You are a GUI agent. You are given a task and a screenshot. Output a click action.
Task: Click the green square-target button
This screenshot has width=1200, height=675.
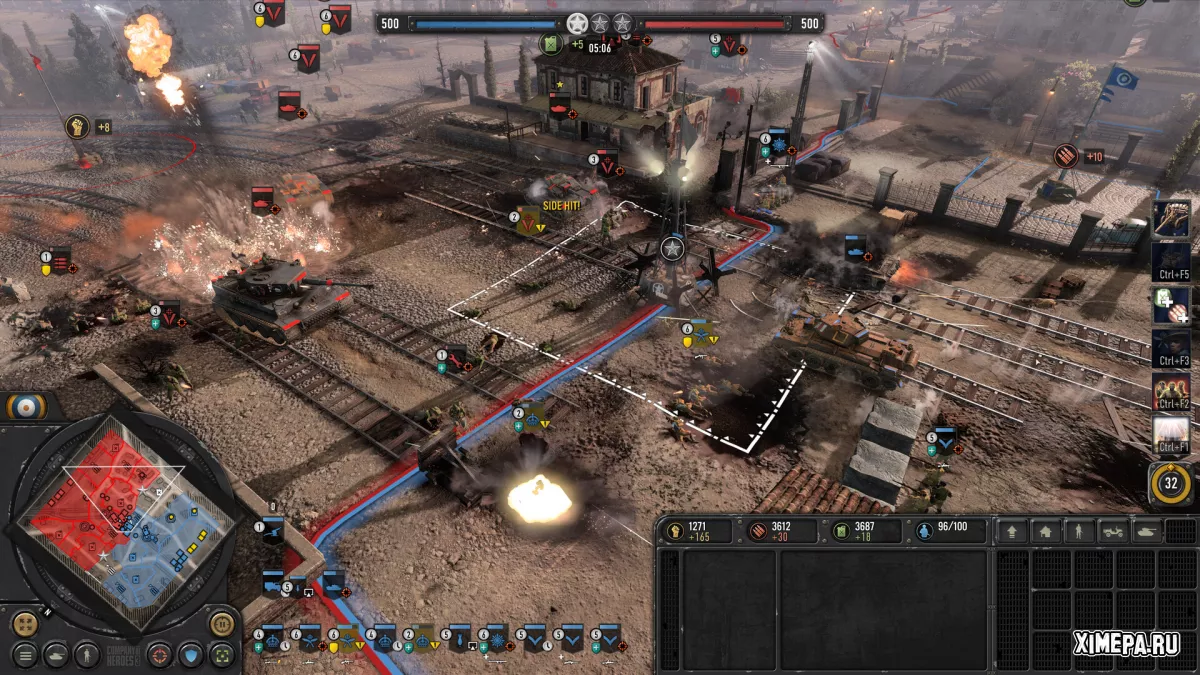tap(221, 655)
